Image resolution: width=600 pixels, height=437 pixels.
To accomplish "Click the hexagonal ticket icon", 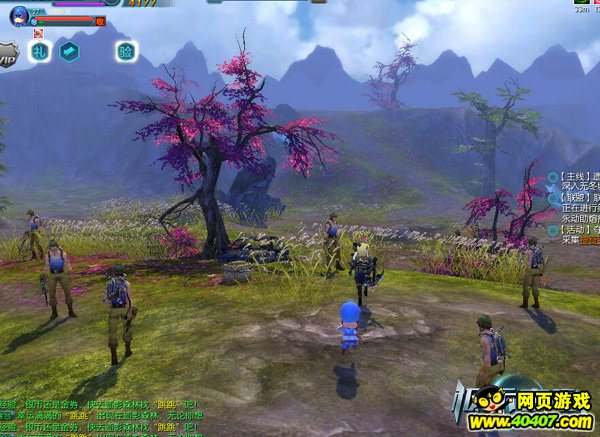I will point(69,51).
